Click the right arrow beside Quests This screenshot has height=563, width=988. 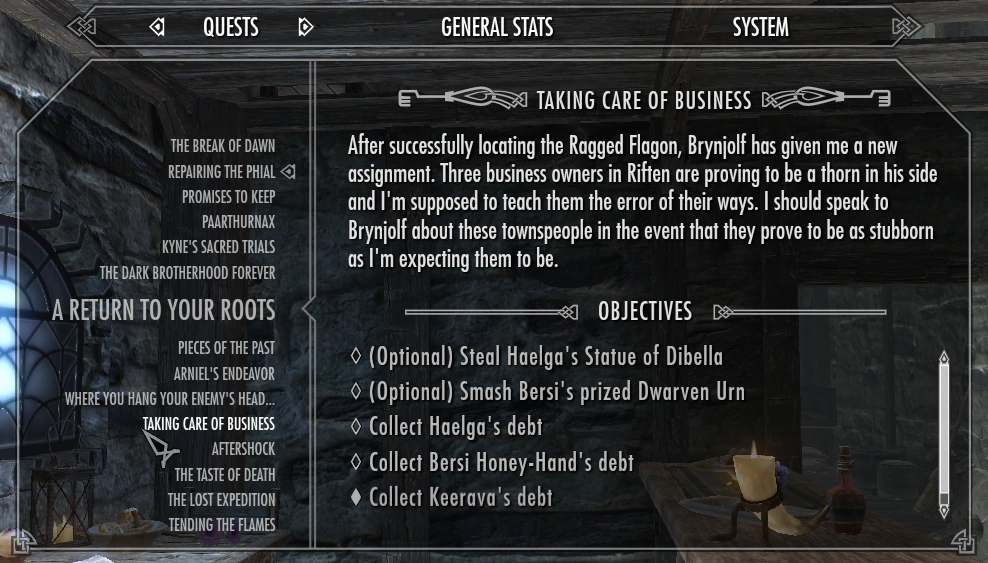coord(306,27)
